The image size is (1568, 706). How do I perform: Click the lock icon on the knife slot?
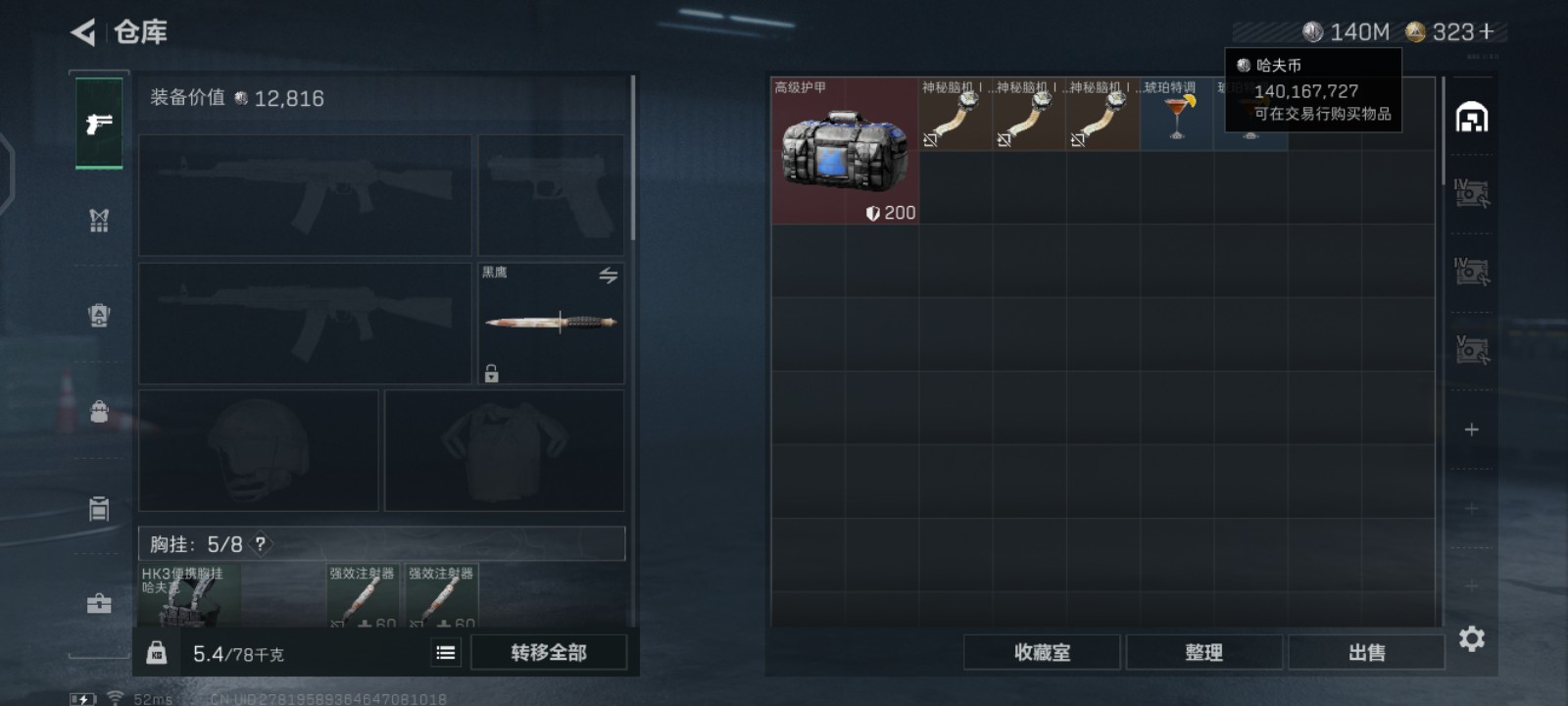(x=492, y=373)
